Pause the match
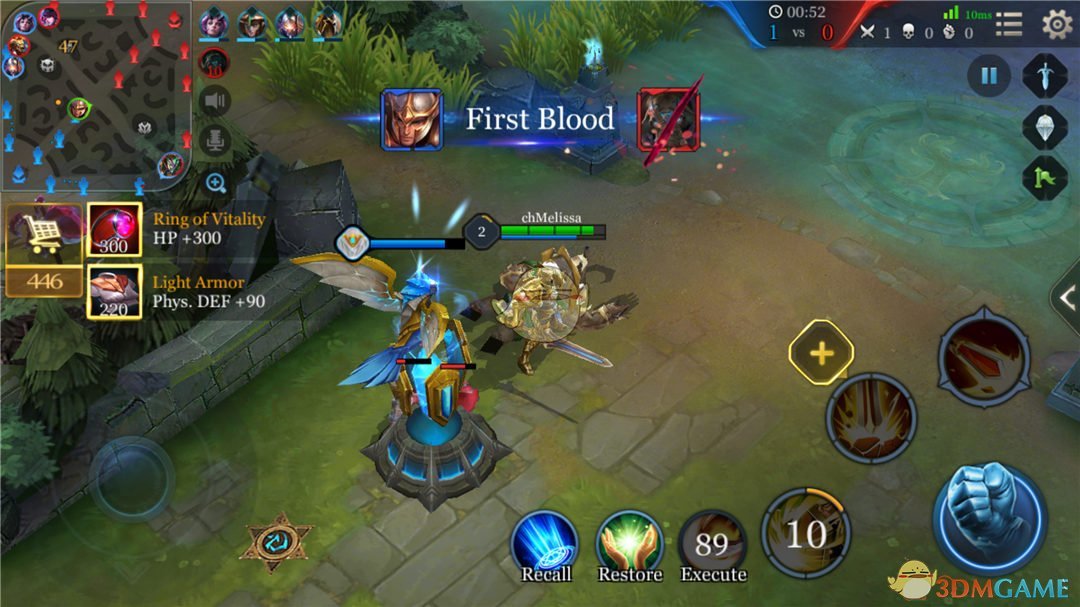The height and width of the screenshot is (607, 1080). click(x=988, y=76)
